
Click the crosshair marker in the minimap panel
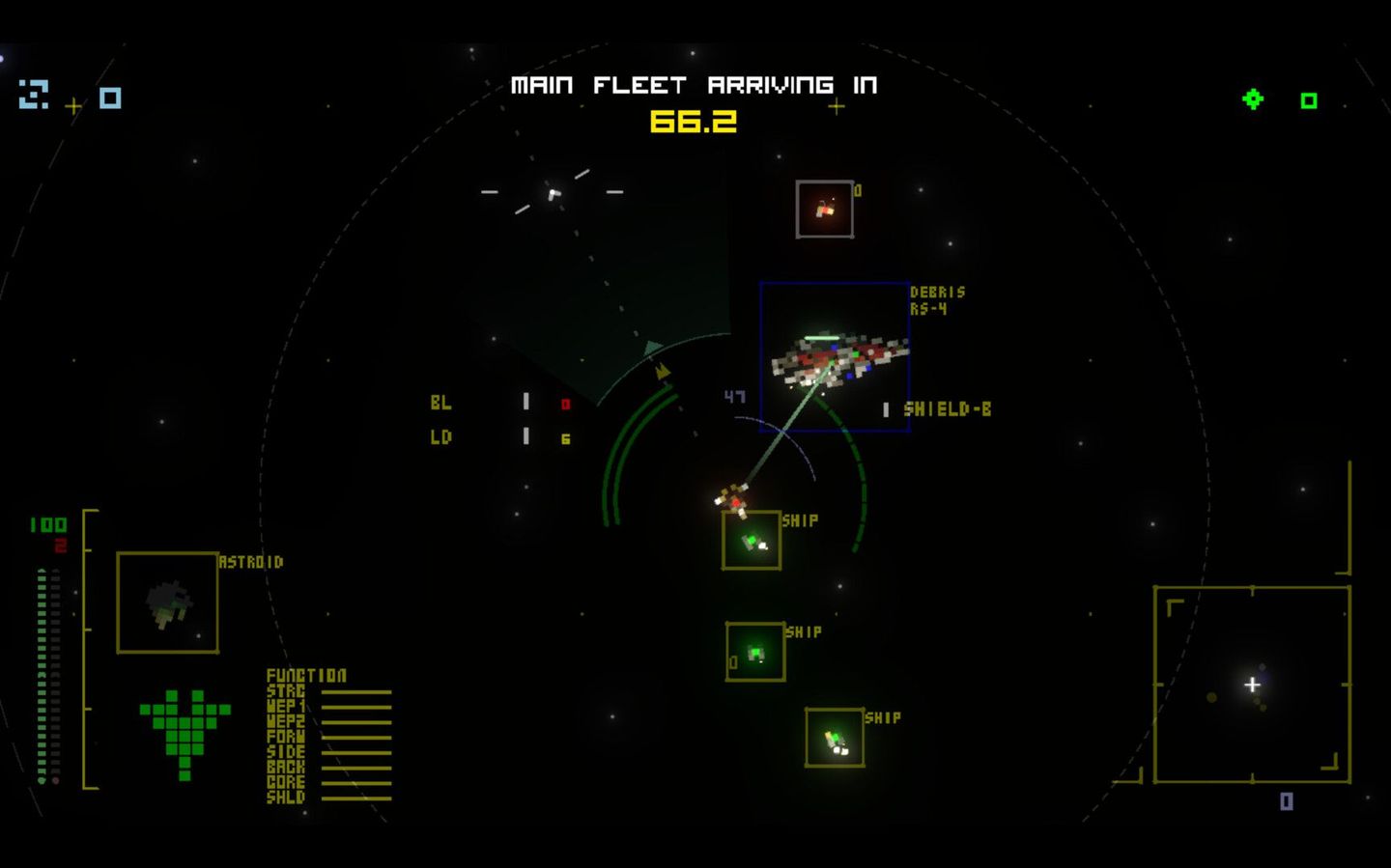1253,686
